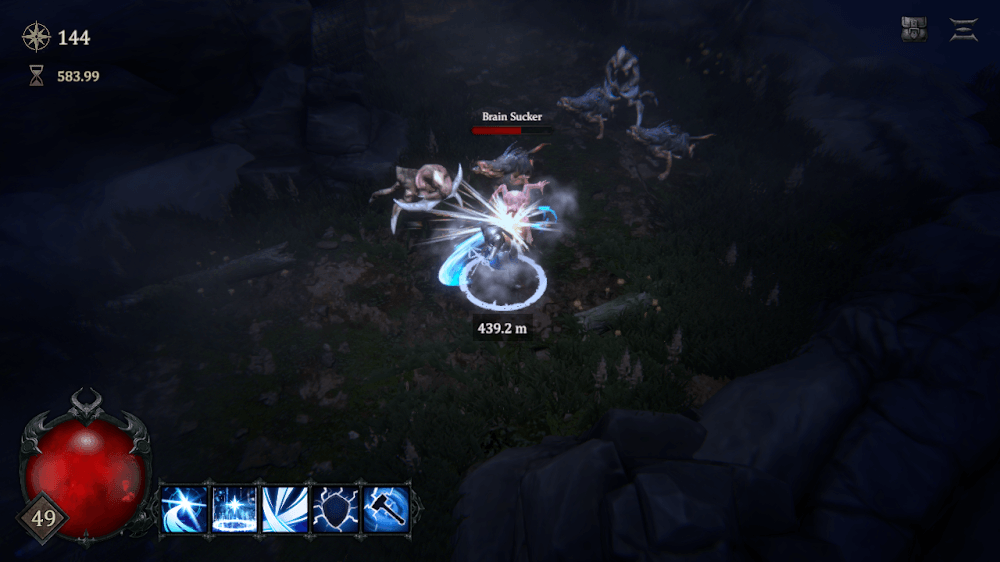Cast the star burst ring skill
The width and height of the screenshot is (1000, 562).
[235, 509]
